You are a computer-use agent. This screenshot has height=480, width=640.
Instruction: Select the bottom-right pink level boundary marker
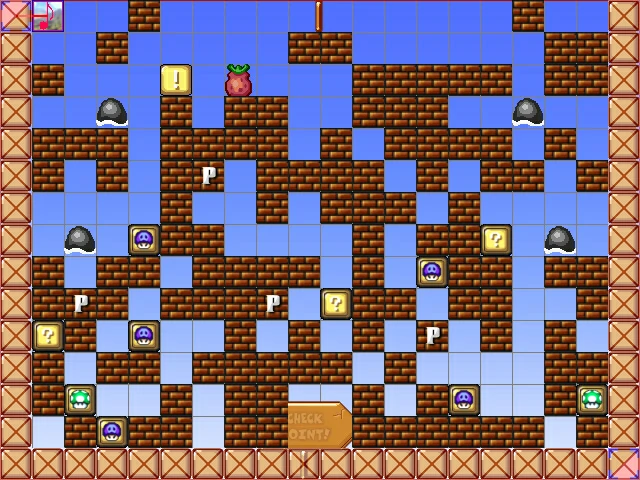click(625, 465)
